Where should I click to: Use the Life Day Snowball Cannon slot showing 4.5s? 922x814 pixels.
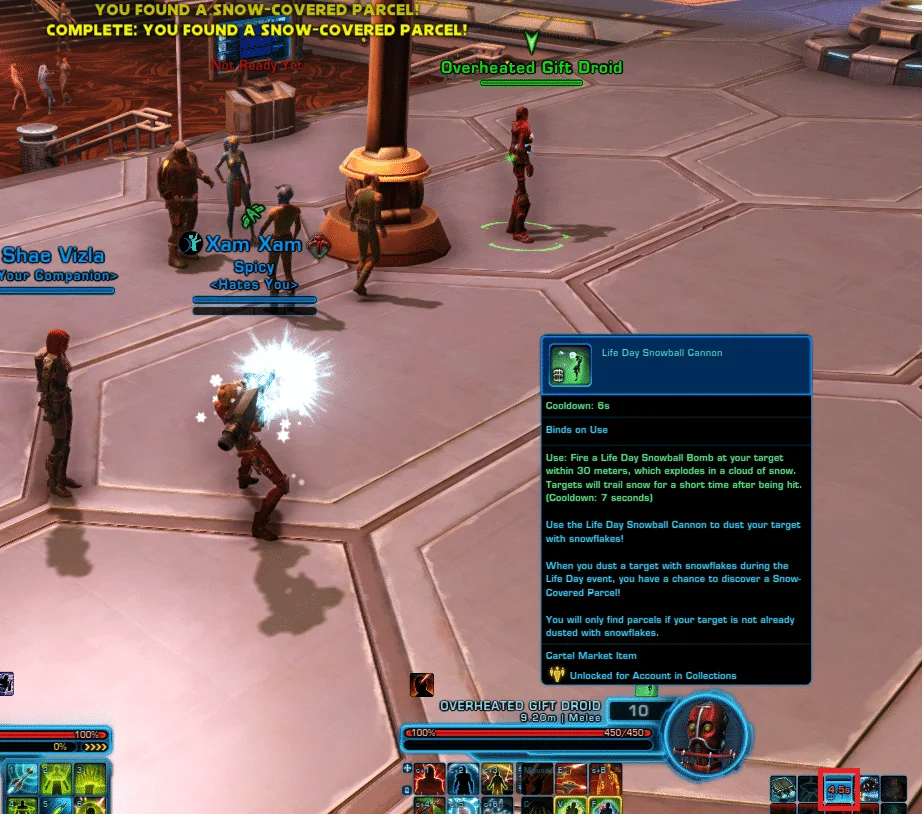tap(839, 789)
